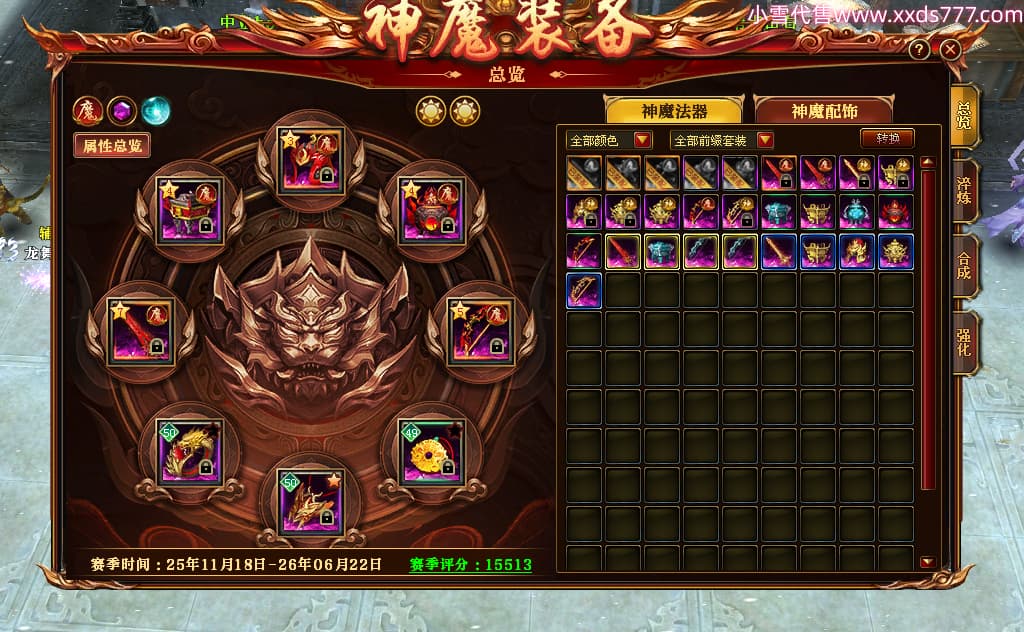Click the 转换 convert button
1024x632 pixels.
tap(887, 138)
